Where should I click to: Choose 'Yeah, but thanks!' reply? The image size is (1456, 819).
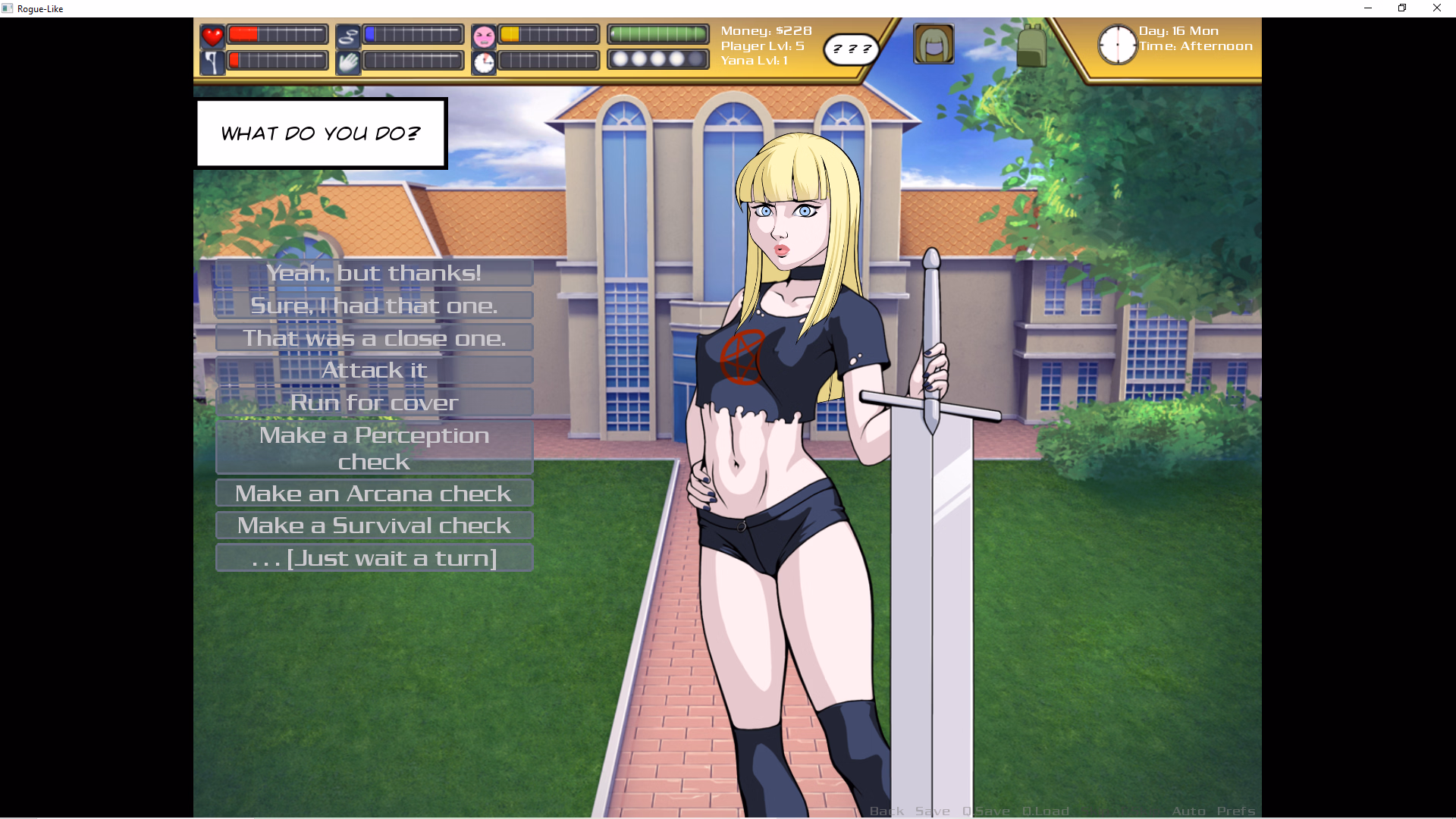(374, 273)
